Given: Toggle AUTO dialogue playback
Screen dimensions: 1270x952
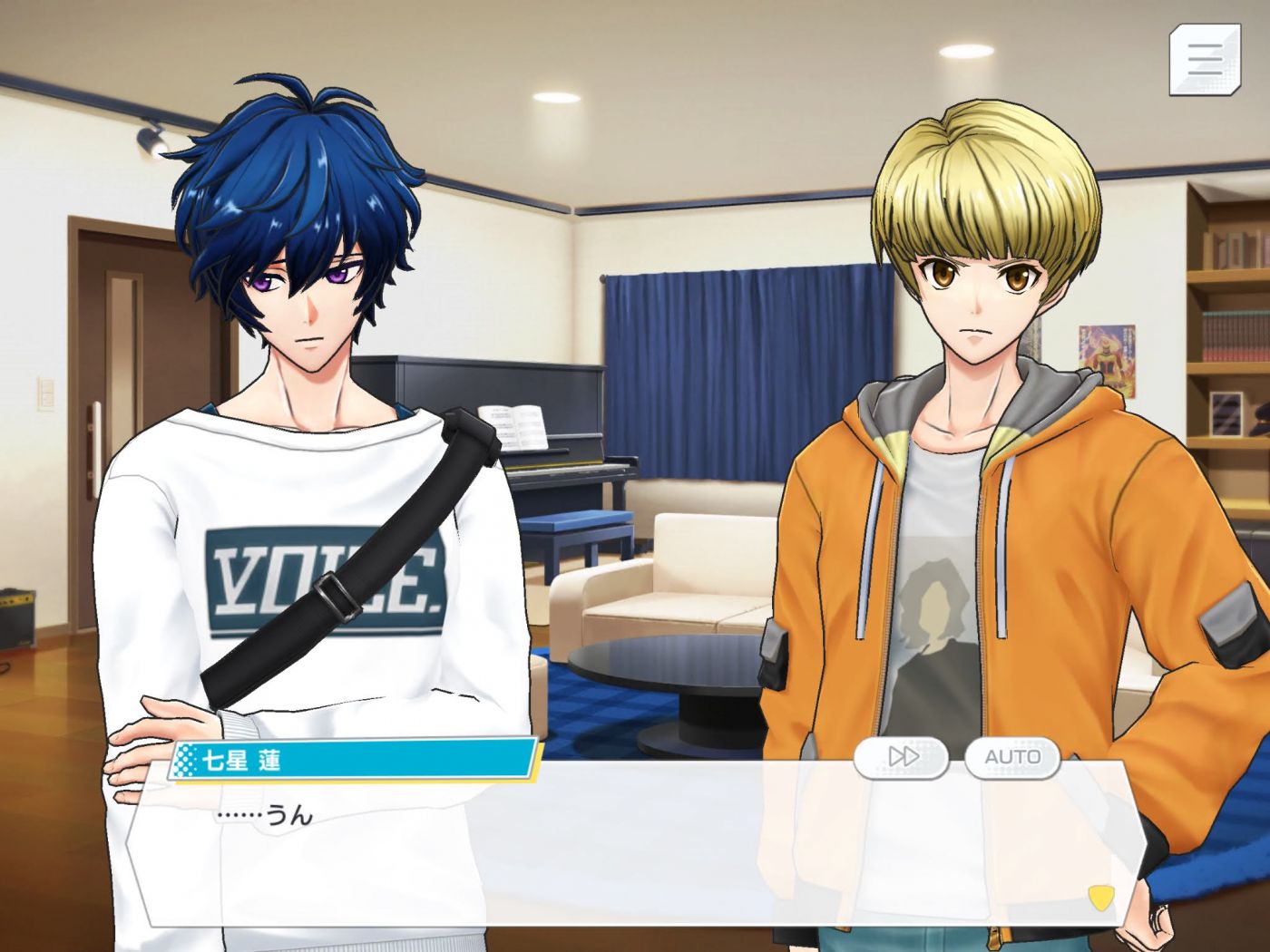Looking at the screenshot, I should [x=1012, y=756].
